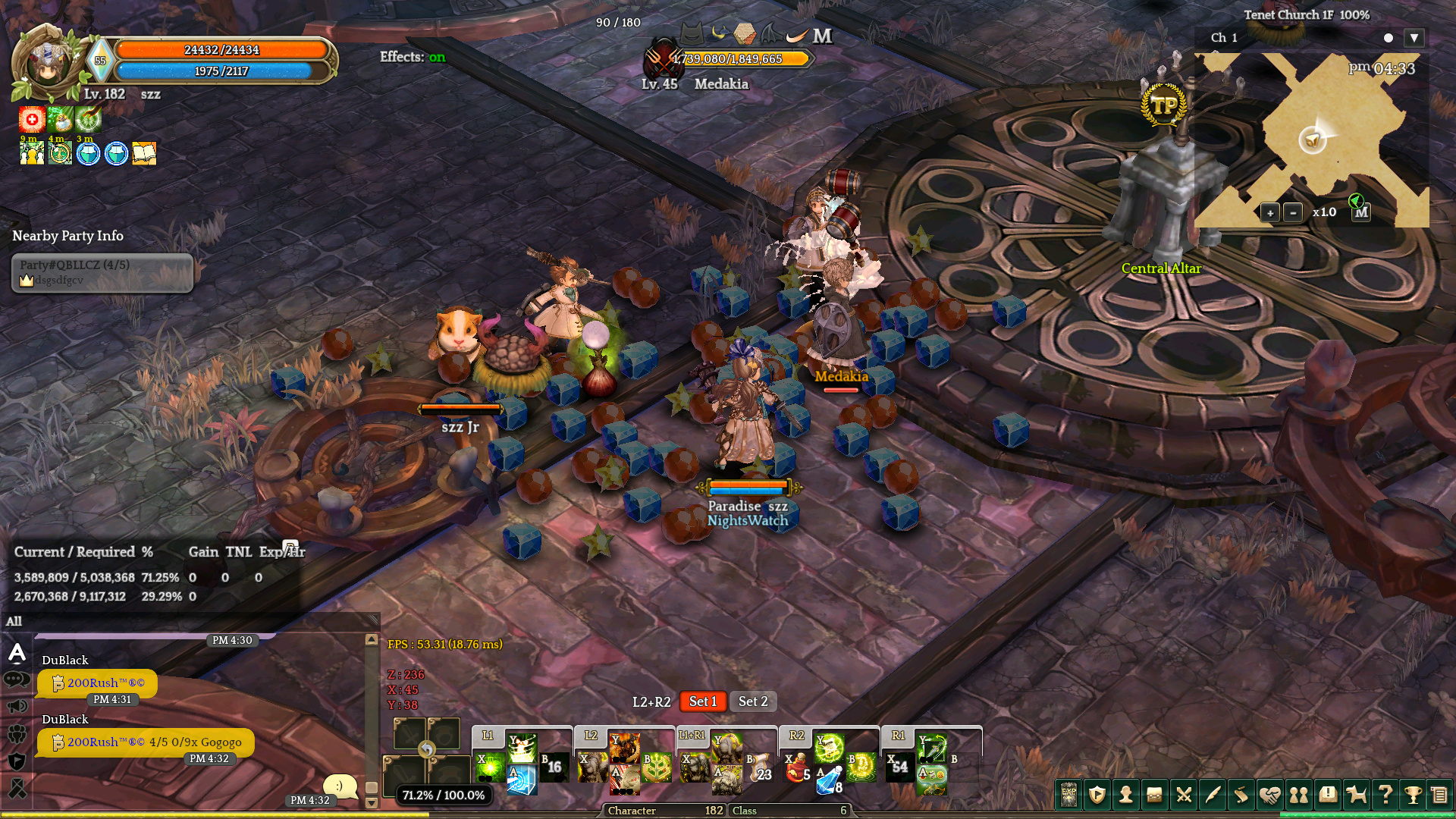Open the character silhouette menu icon

coord(1126,795)
